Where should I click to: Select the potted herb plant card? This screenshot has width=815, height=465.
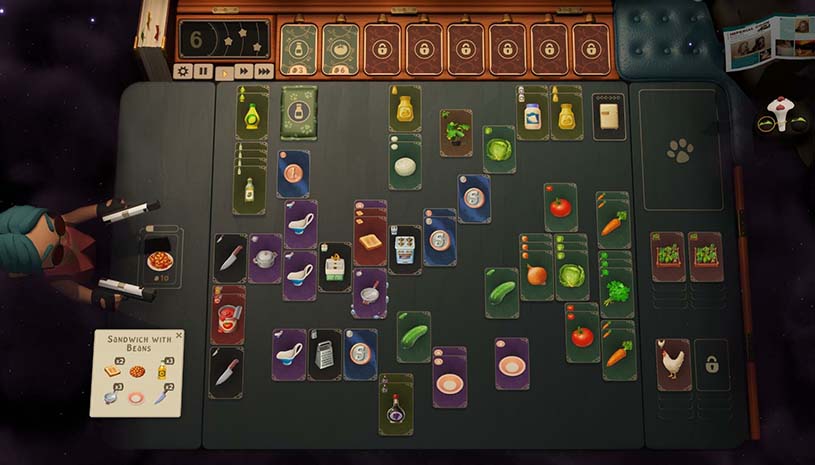(456, 133)
